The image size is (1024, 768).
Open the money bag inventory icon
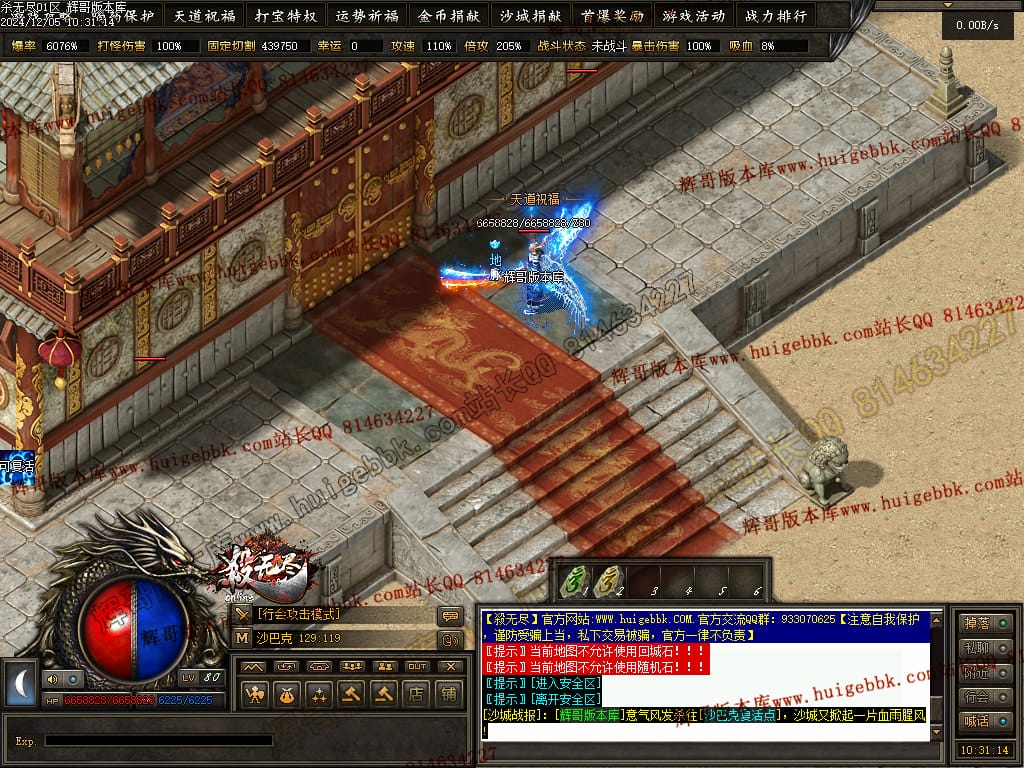[x=287, y=692]
